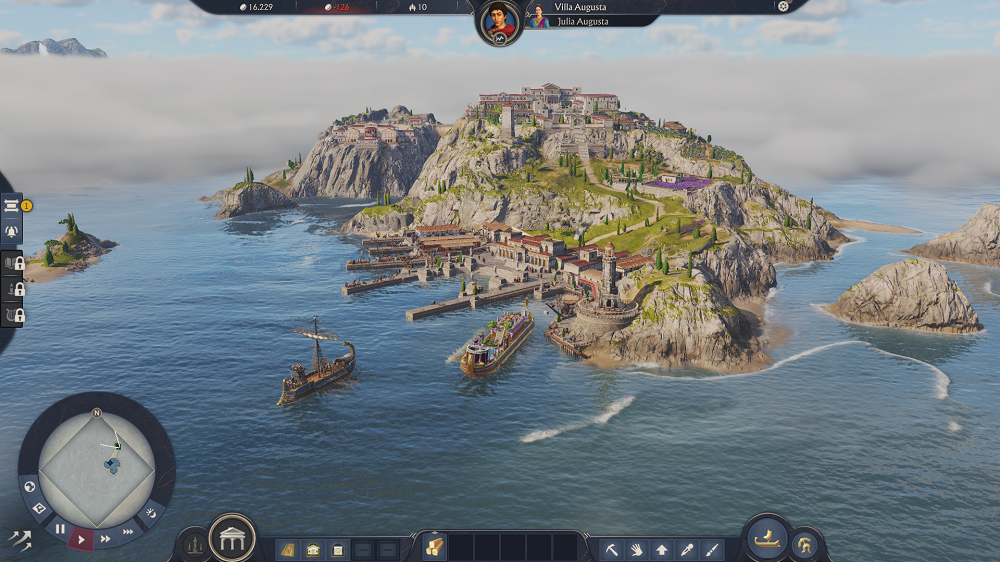The width and height of the screenshot is (1000, 562).
Task: Select the wooden planks build slot
Action: coord(433,547)
